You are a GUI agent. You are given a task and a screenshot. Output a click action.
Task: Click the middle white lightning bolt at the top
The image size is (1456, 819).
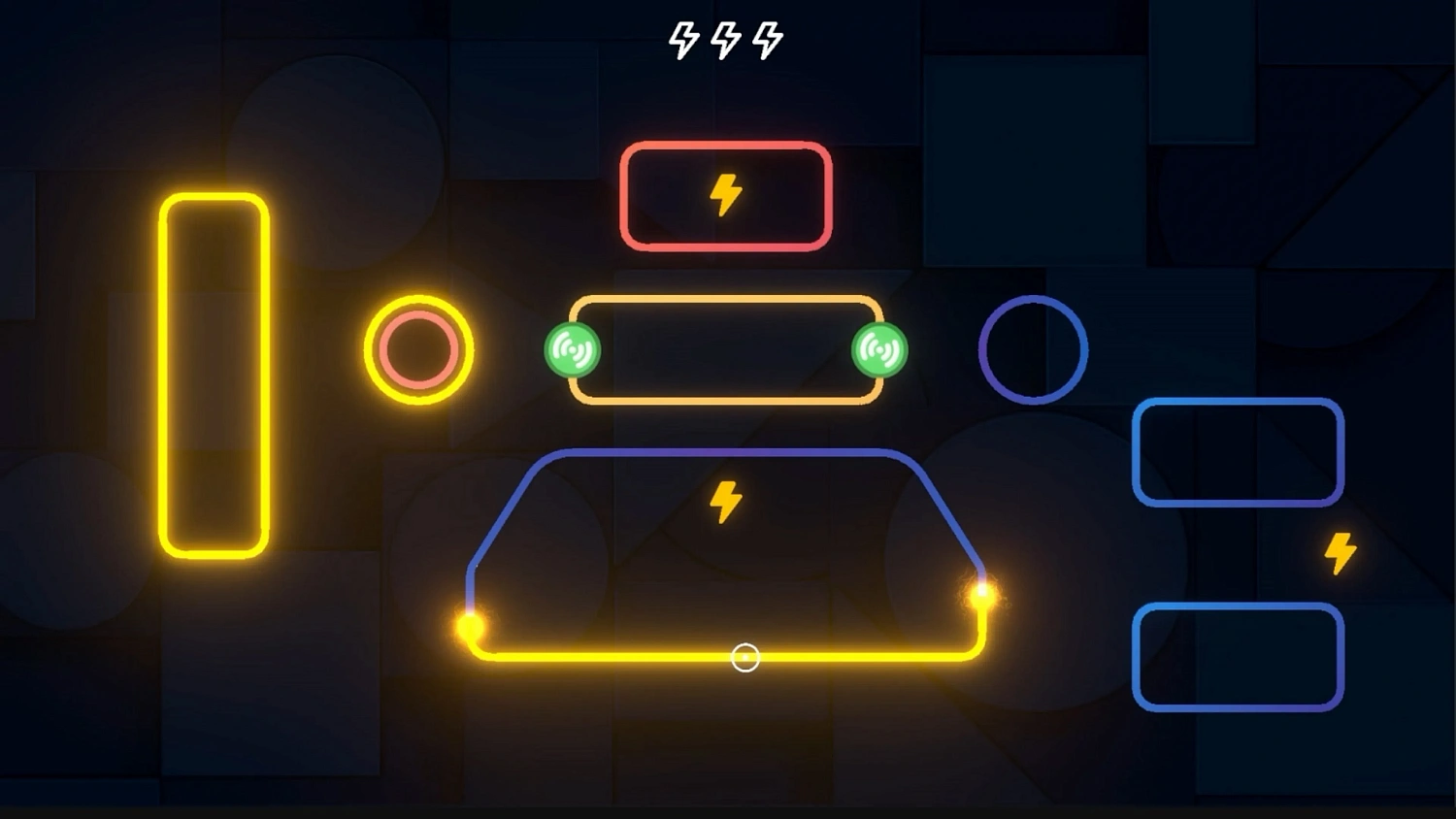pyautogui.click(x=726, y=39)
